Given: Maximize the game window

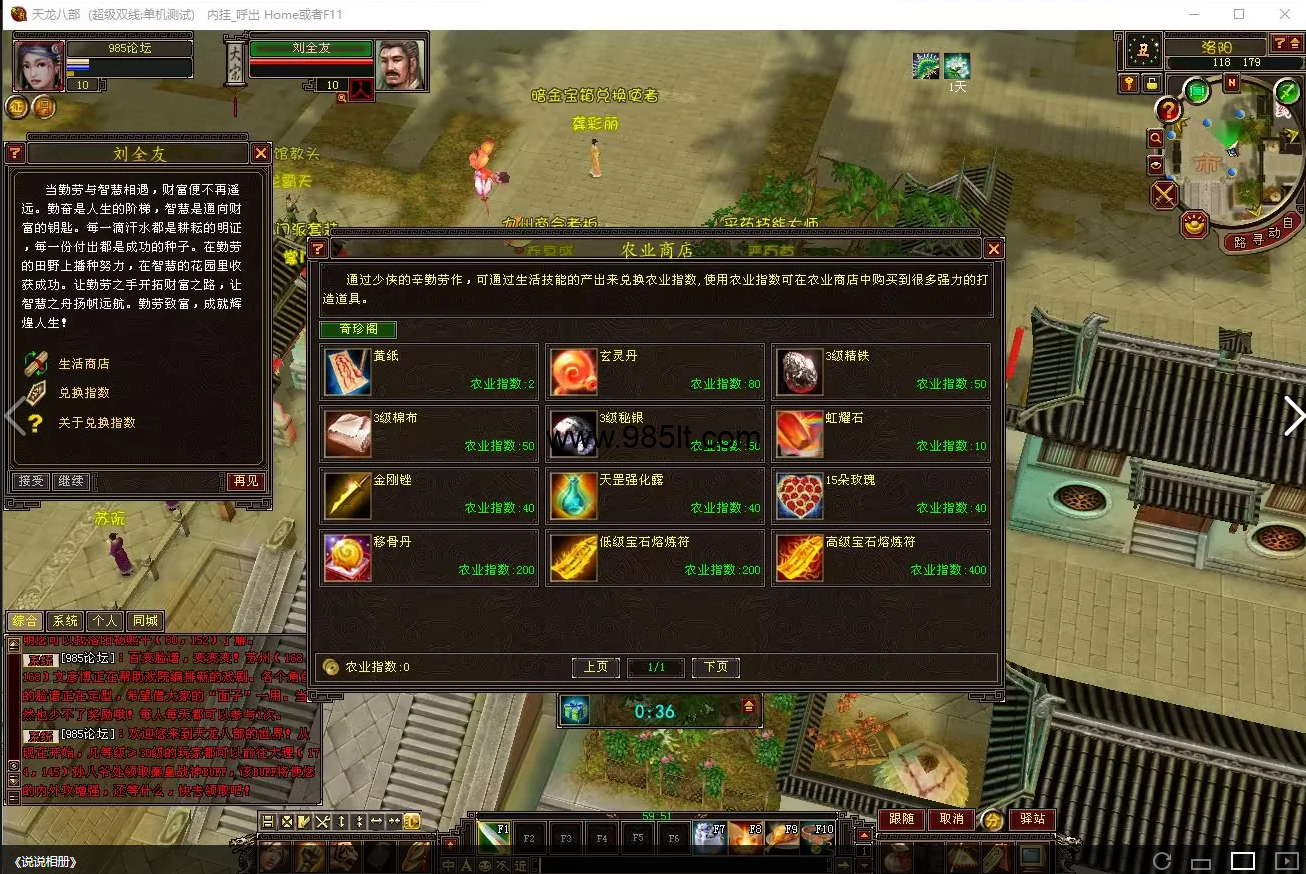Looking at the screenshot, I should pyautogui.click(x=1239, y=14).
